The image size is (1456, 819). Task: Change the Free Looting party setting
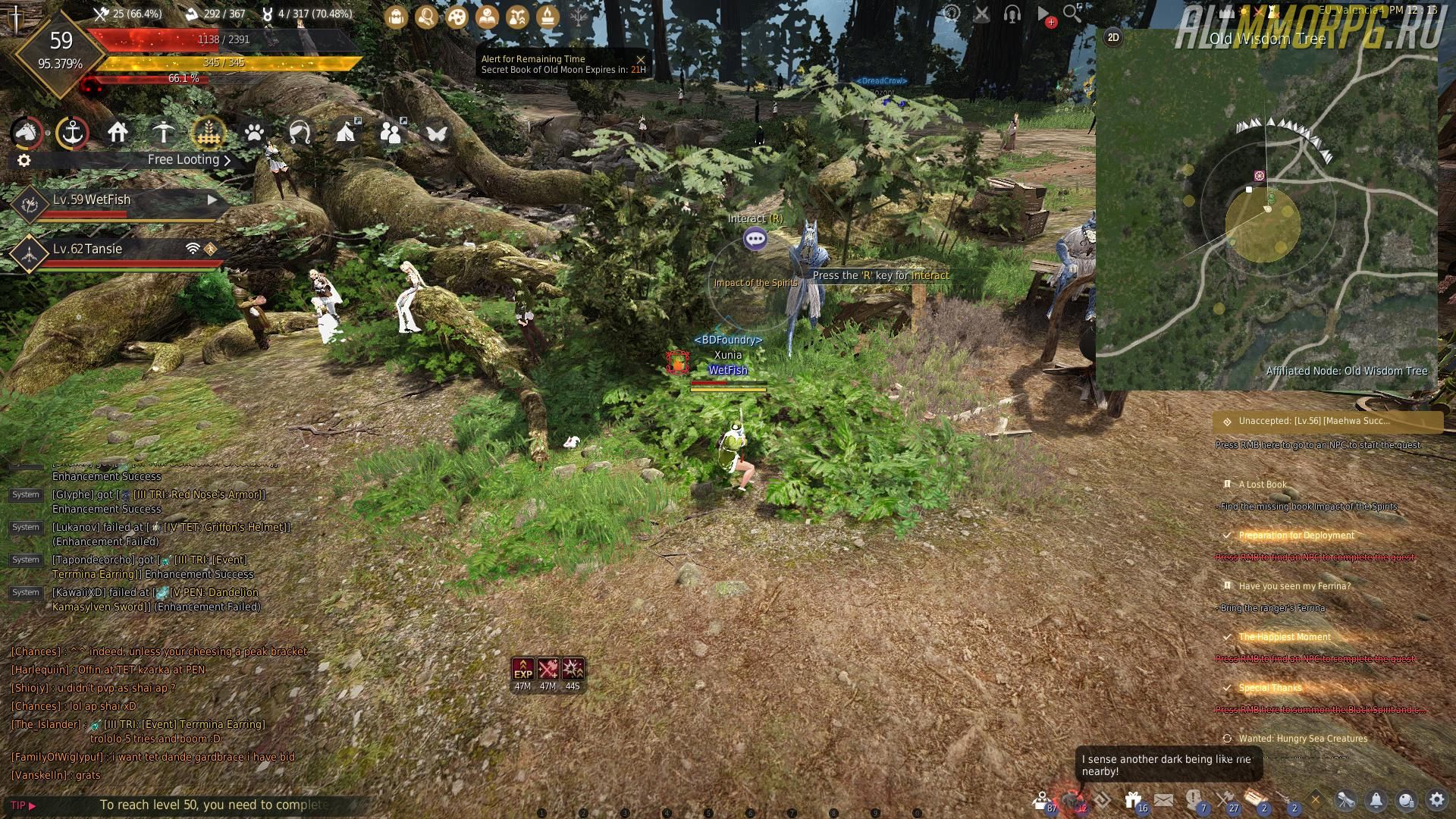189,160
